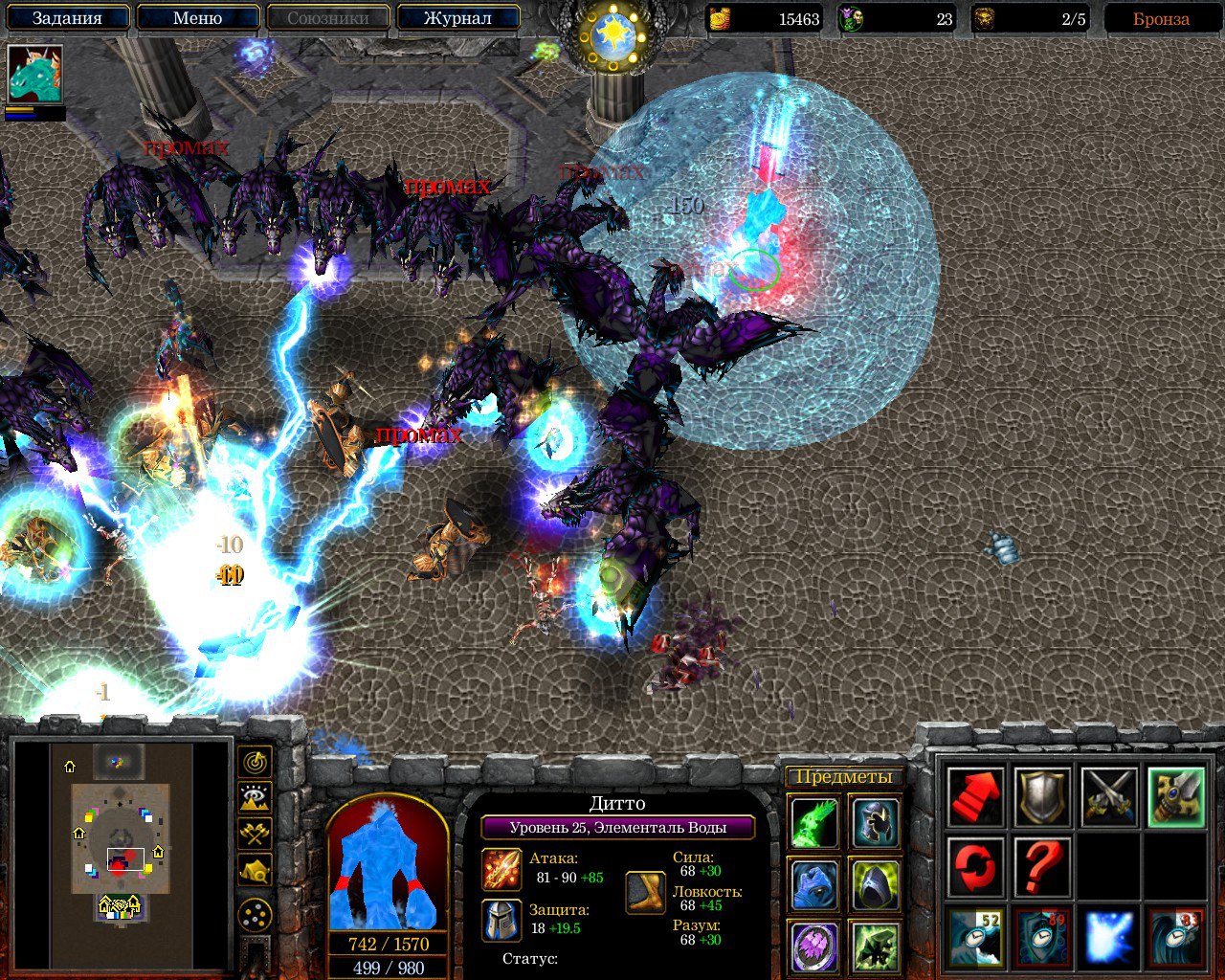Choose the crossed swords Attack command

1109,796
